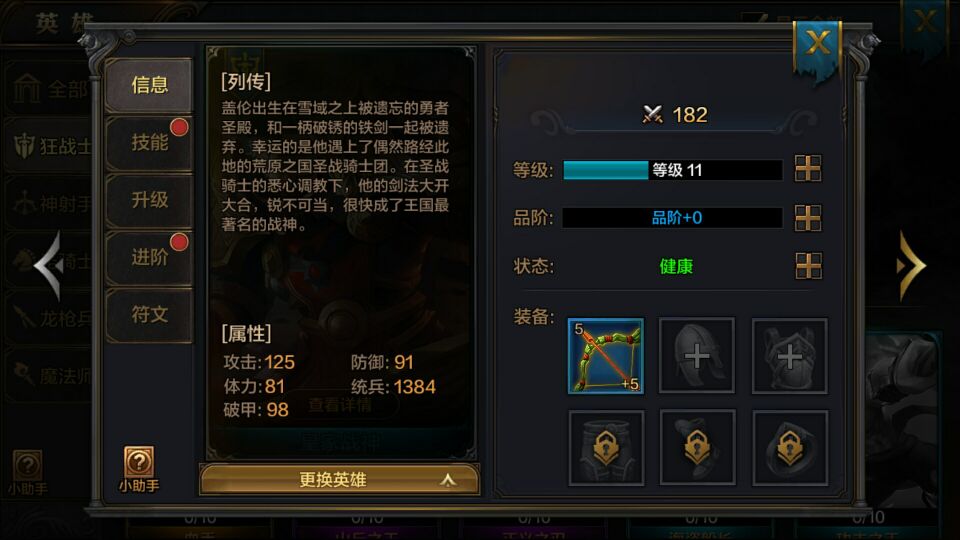This screenshot has width=960, height=540.
Task: Tap the plus button beside 等级
Action: pos(807,169)
